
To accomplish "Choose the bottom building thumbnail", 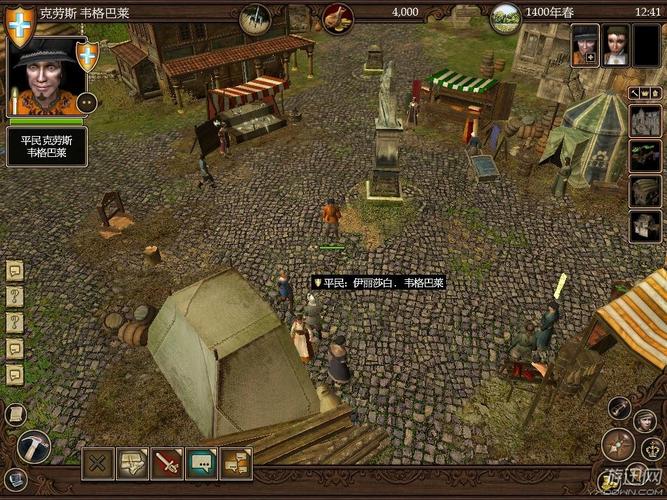I will pos(644,226).
